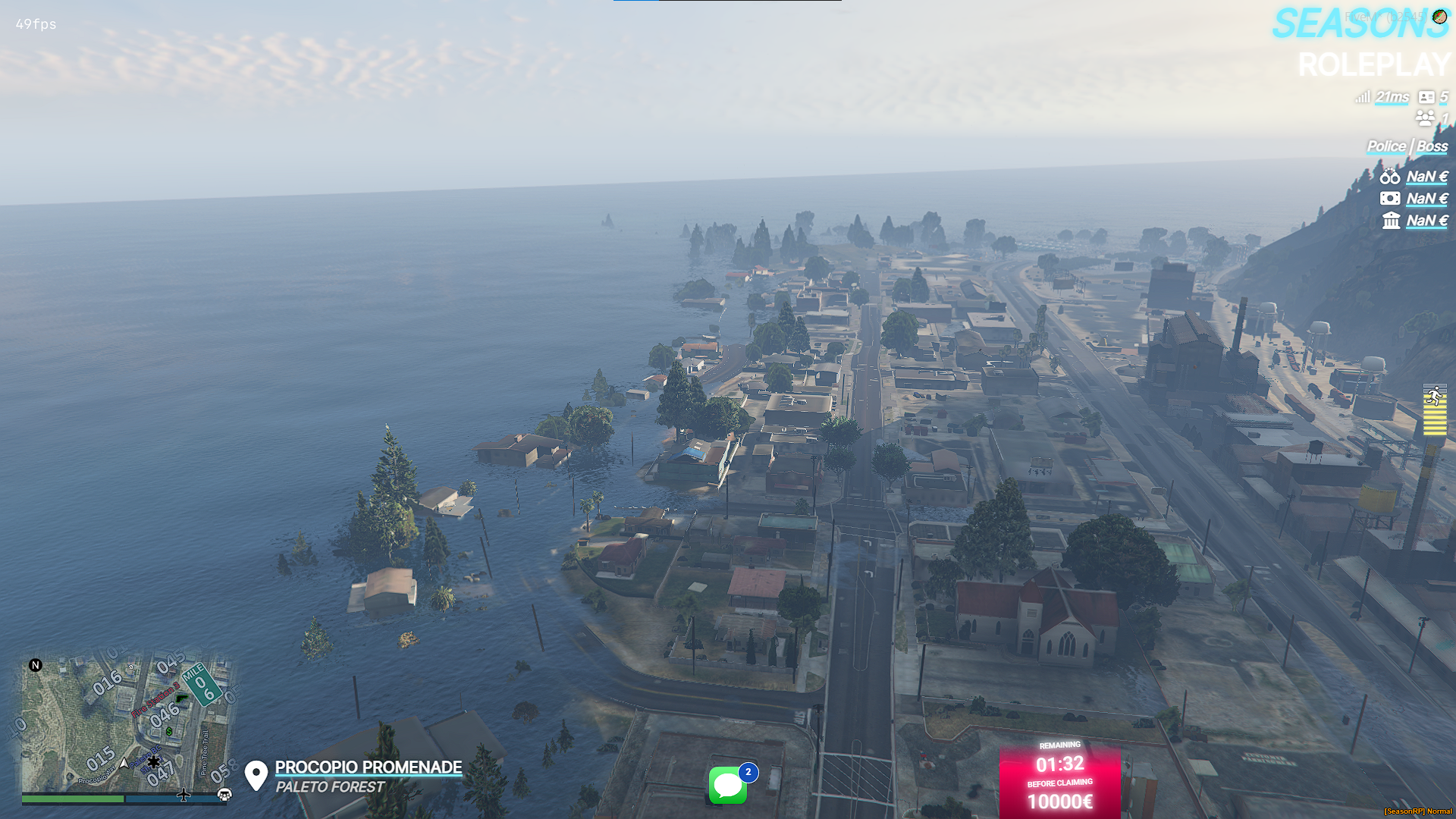Viewport: 1456px width, 819px height.
Task: Switch to the Boss tab
Action: coord(1432,146)
